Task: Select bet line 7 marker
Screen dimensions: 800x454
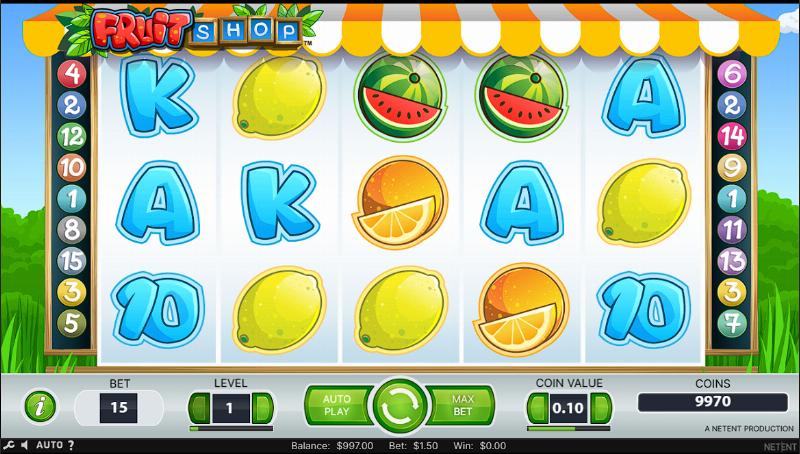Action: tap(731, 322)
